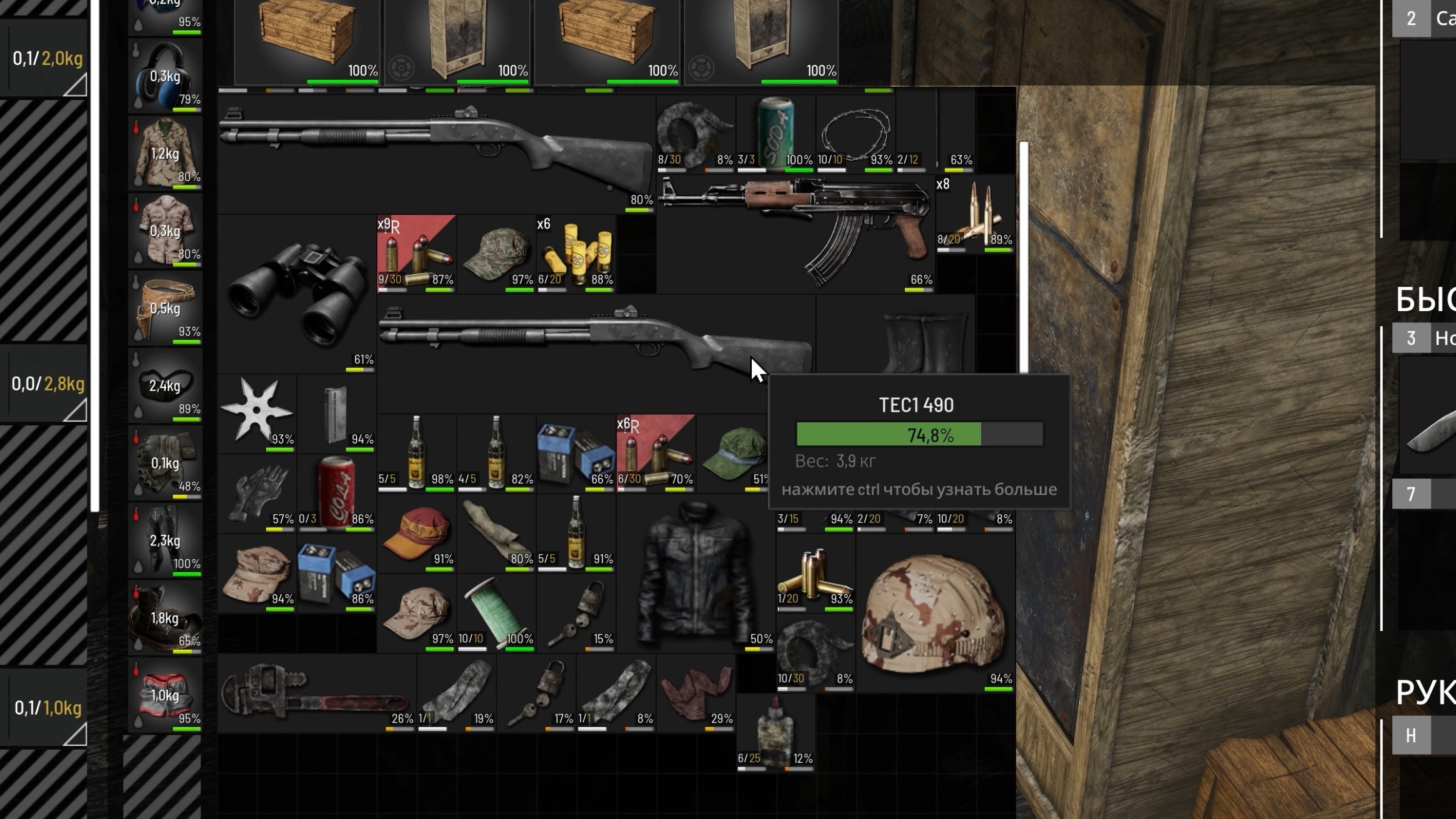Choose the black leather jacket

[x=695, y=575]
